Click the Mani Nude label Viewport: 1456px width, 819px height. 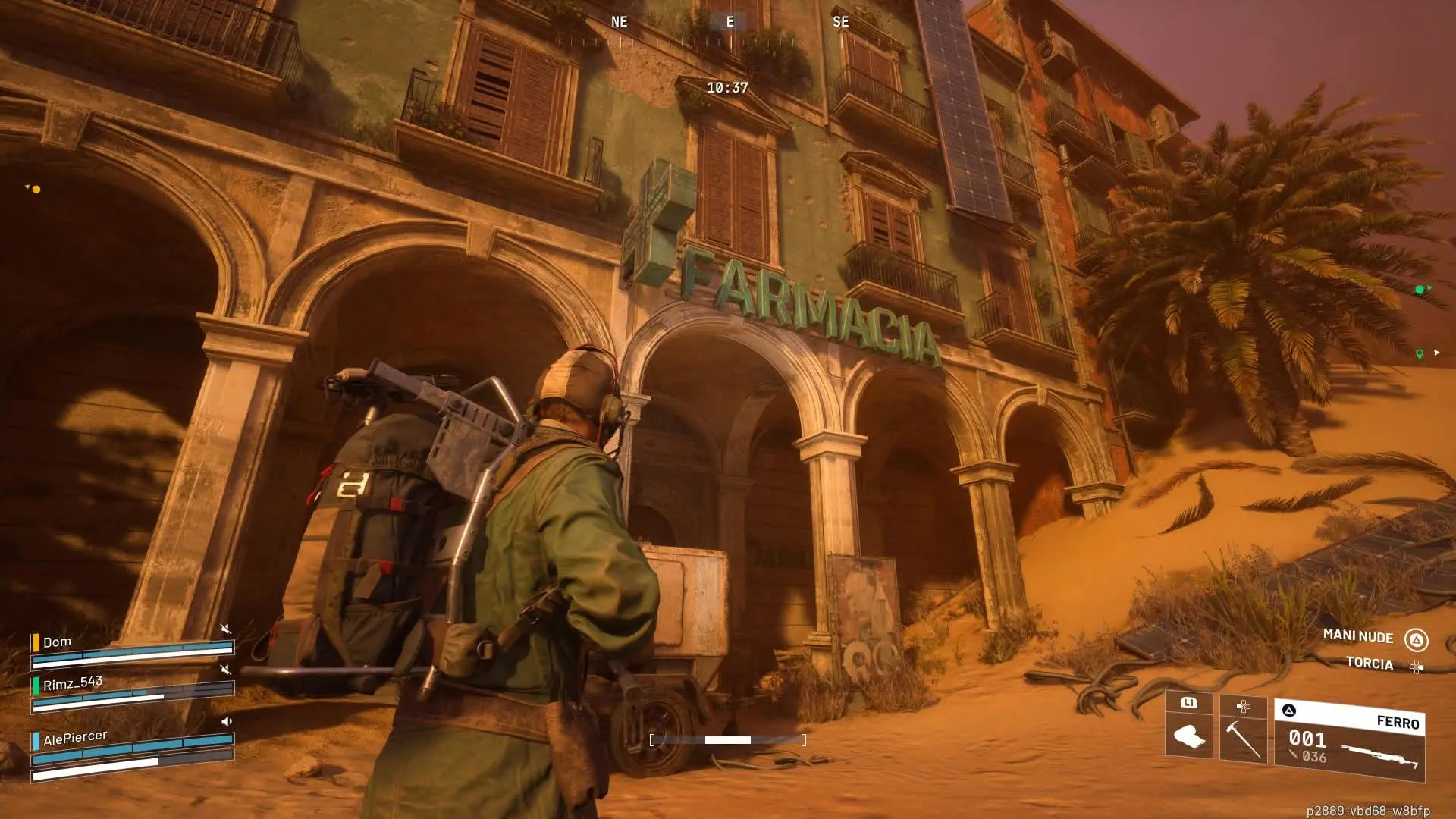pyautogui.click(x=1357, y=636)
